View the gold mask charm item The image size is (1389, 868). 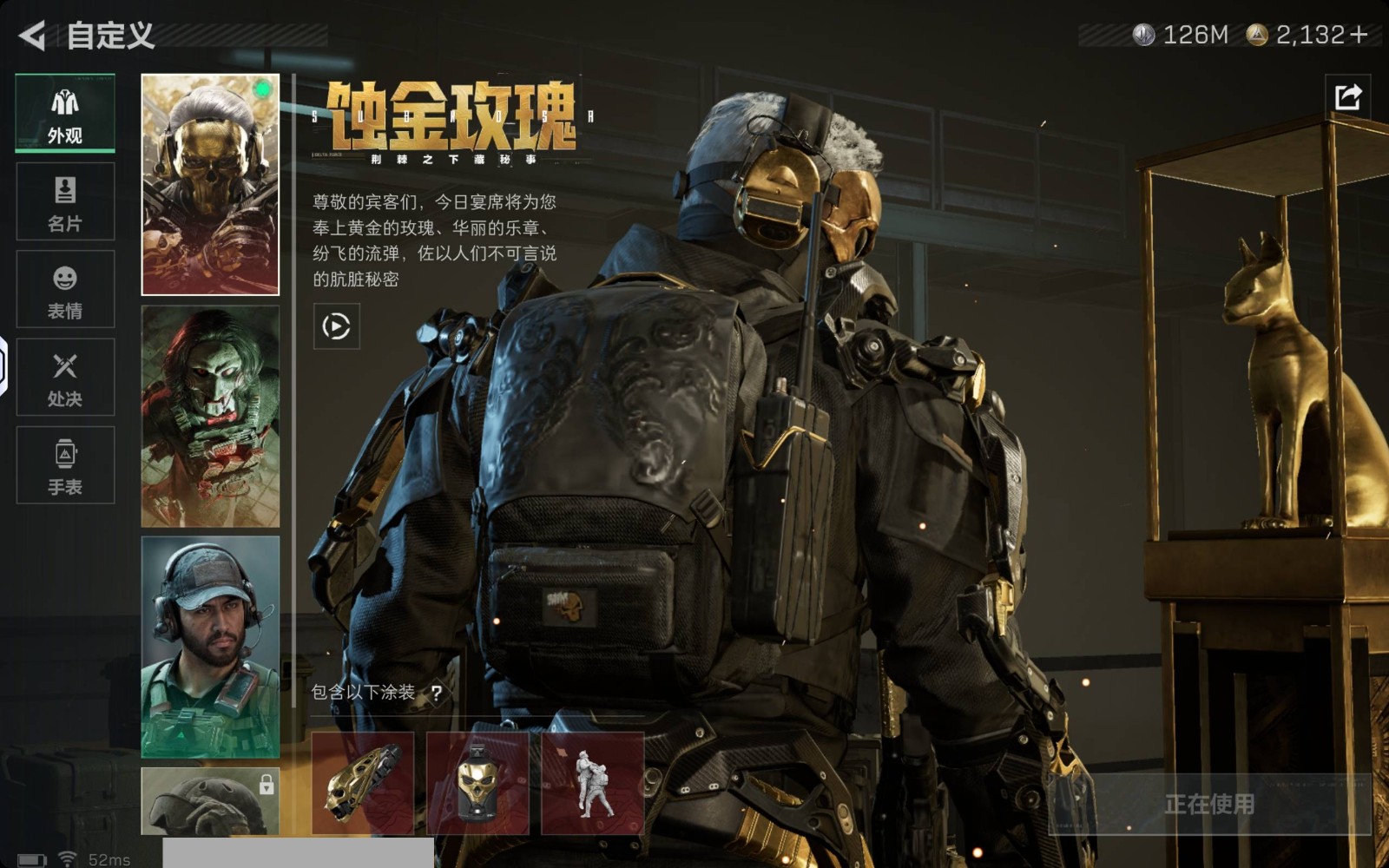477,783
